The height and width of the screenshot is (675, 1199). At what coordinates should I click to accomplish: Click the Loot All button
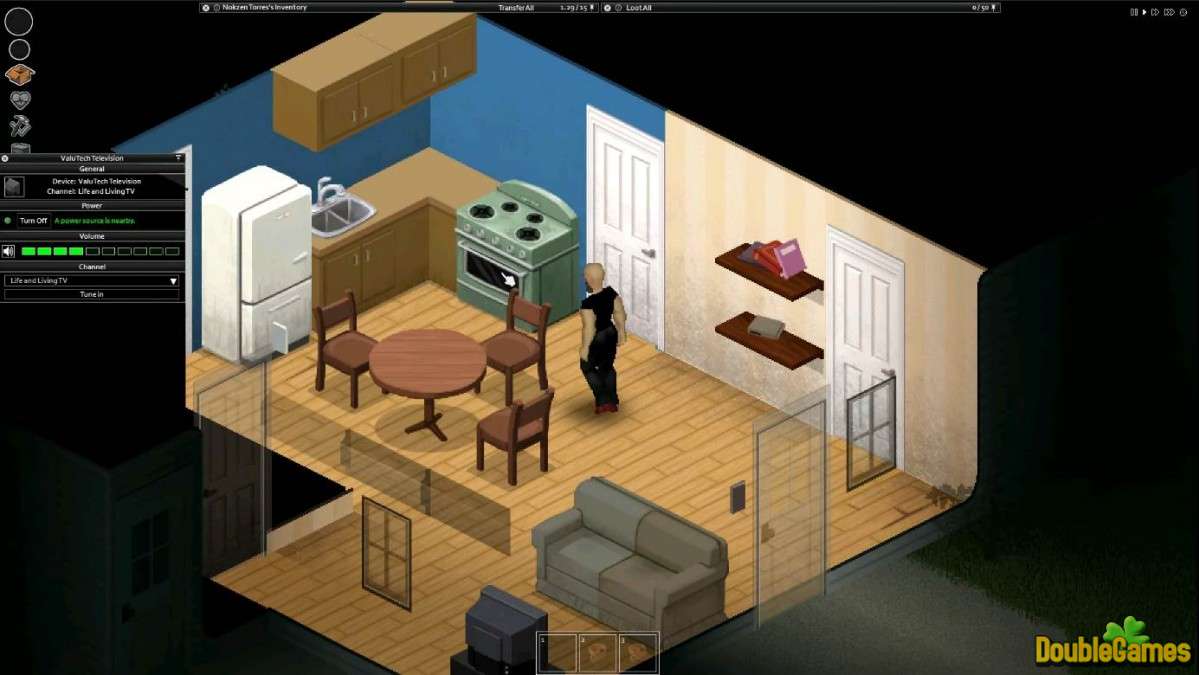tap(638, 7)
